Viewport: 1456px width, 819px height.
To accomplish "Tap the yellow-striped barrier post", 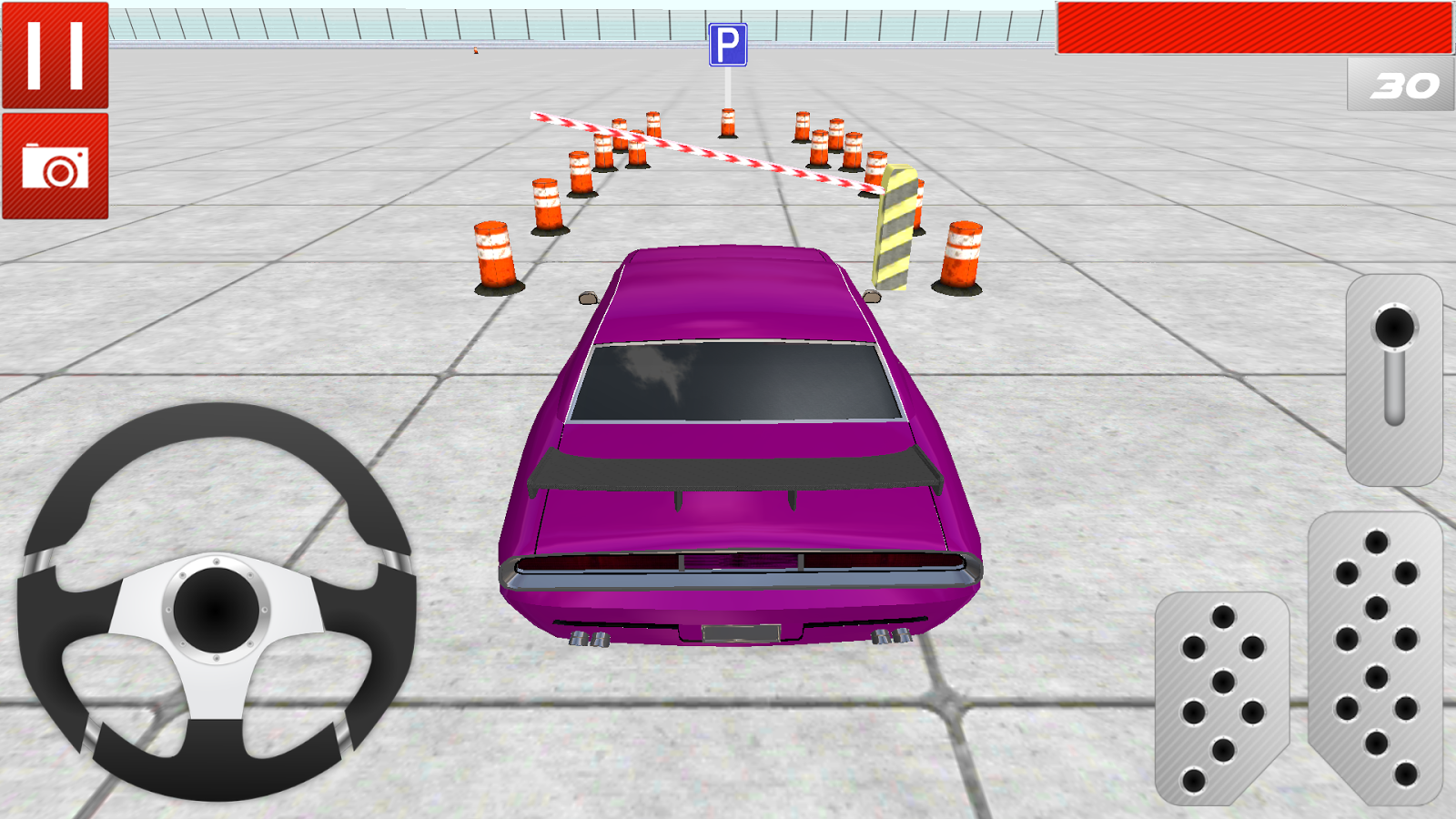I will (895, 223).
